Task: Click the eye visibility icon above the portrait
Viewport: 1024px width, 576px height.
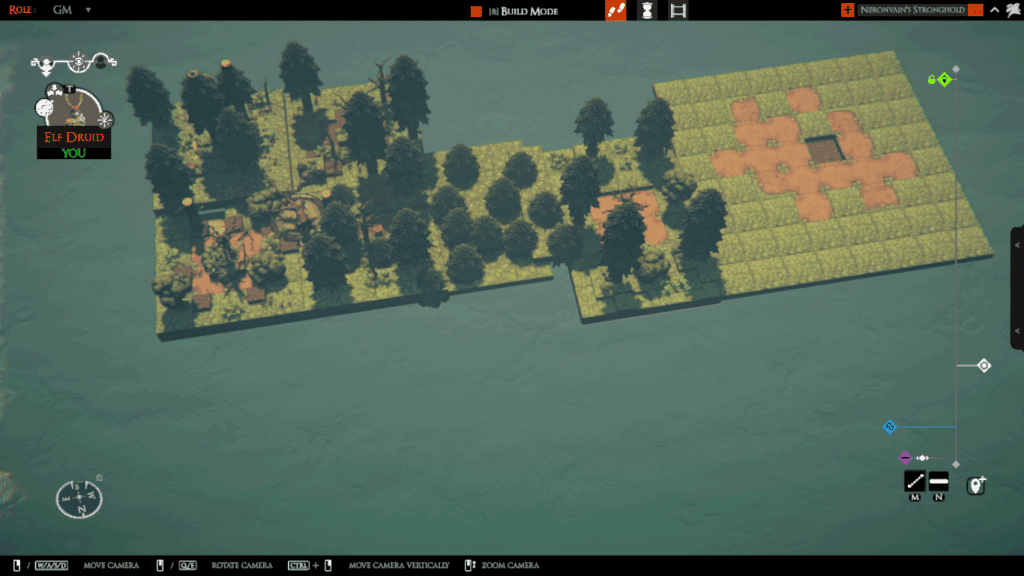Action: tap(79, 62)
